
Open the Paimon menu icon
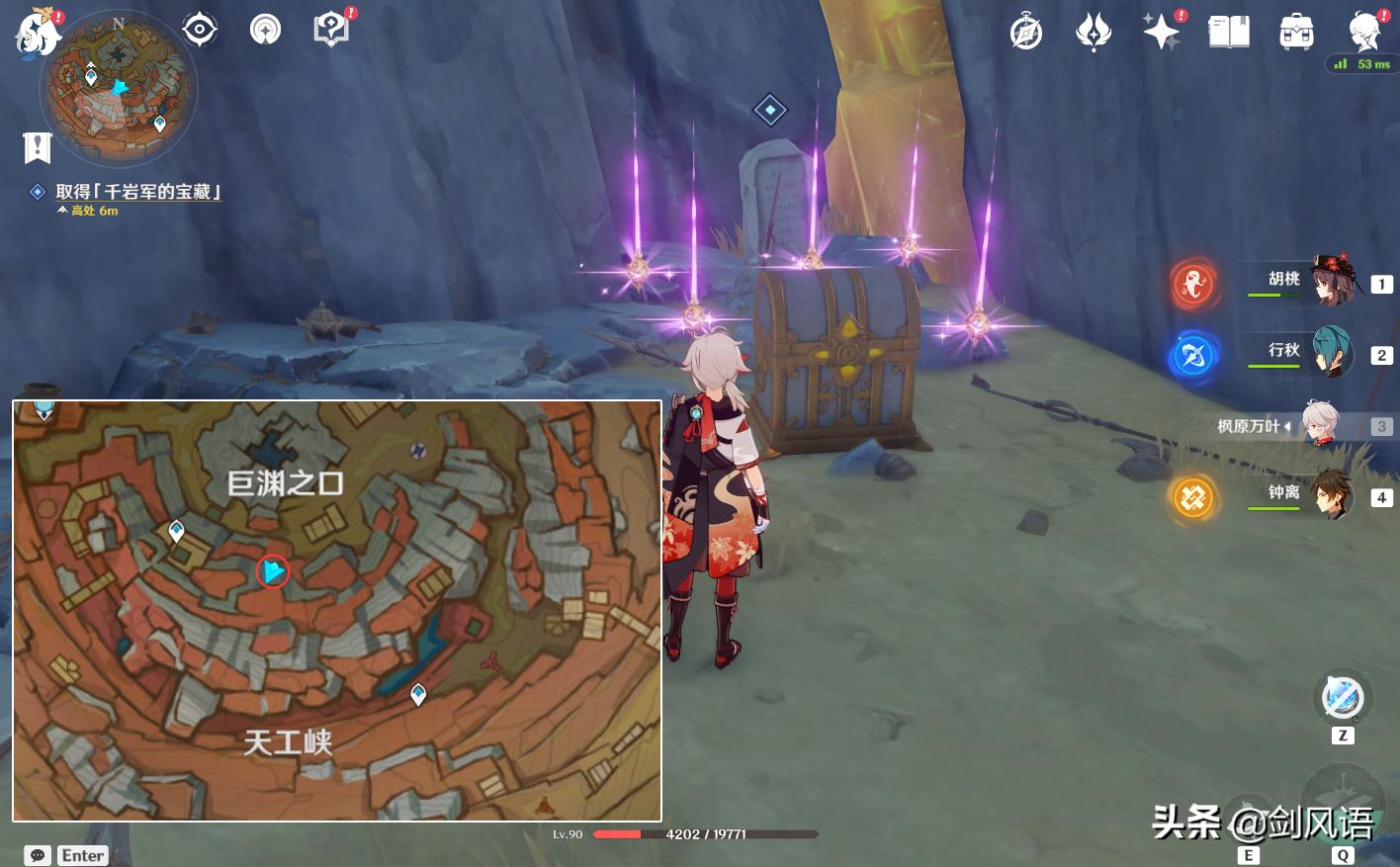click(38, 32)
